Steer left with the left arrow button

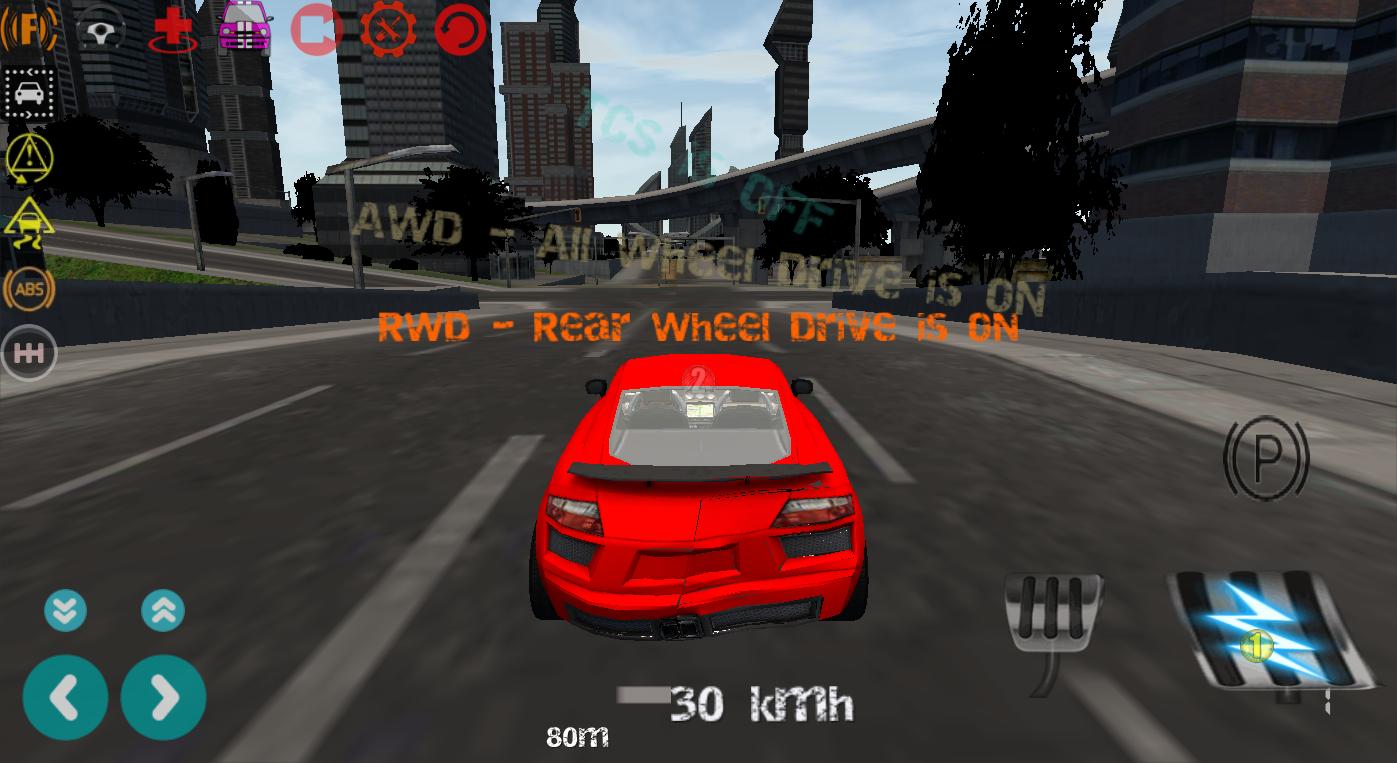click(x=65, y=698)
